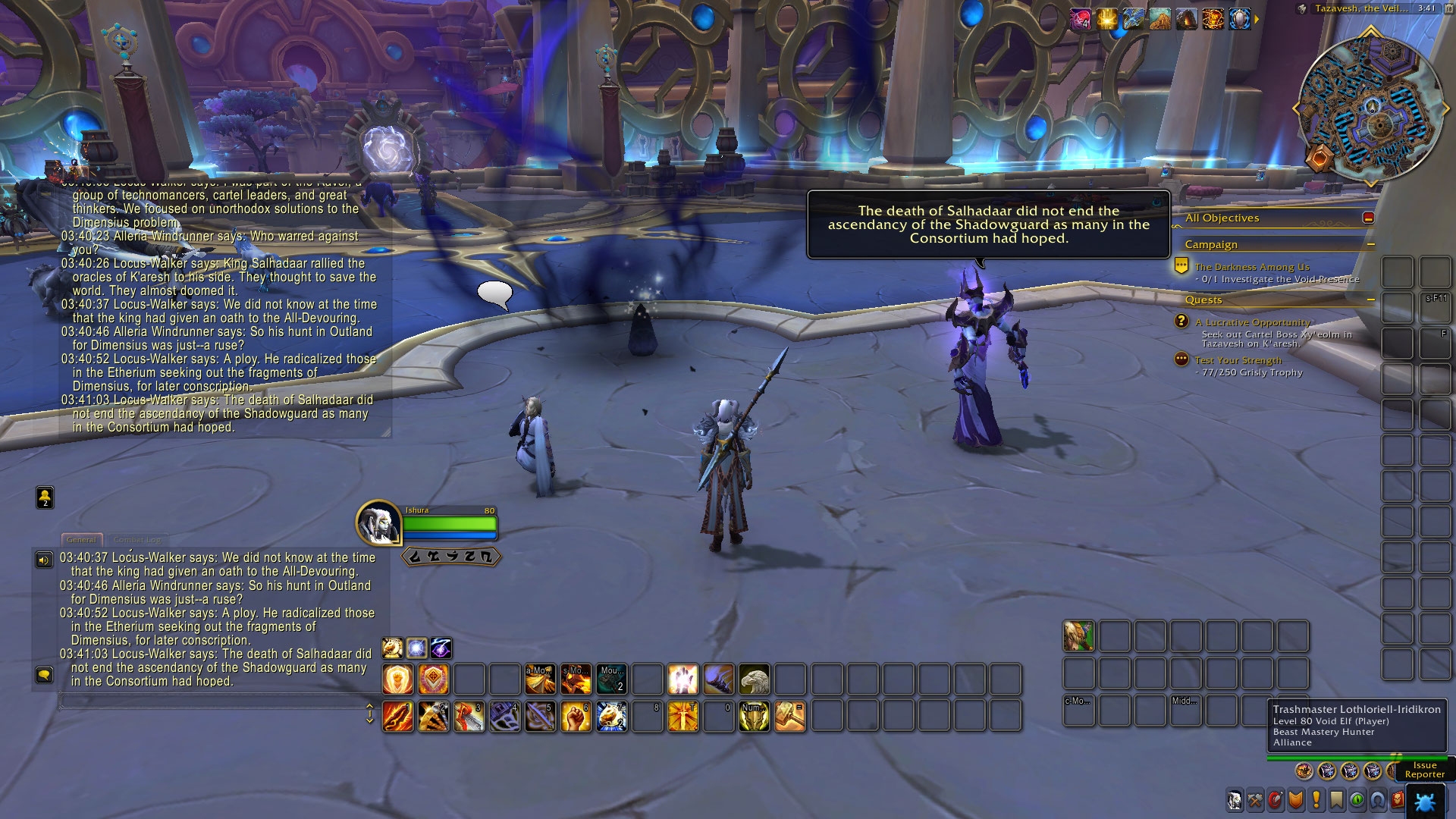
Task: Switch to the Combat Log chat tab
Action: 137,540
